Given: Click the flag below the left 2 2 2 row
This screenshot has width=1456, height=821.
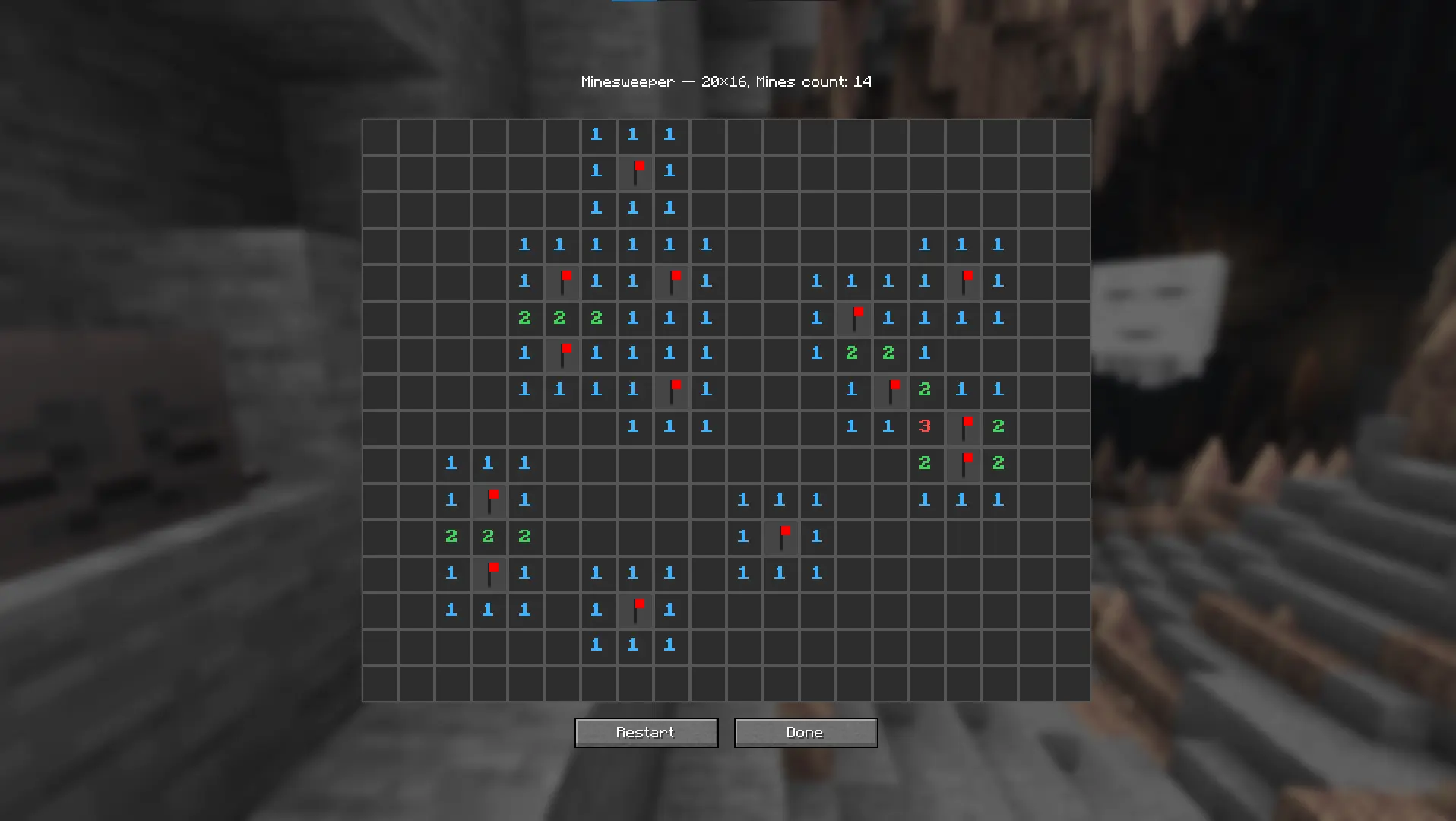Looking at the screenshot, I should [x=491, y=571].
